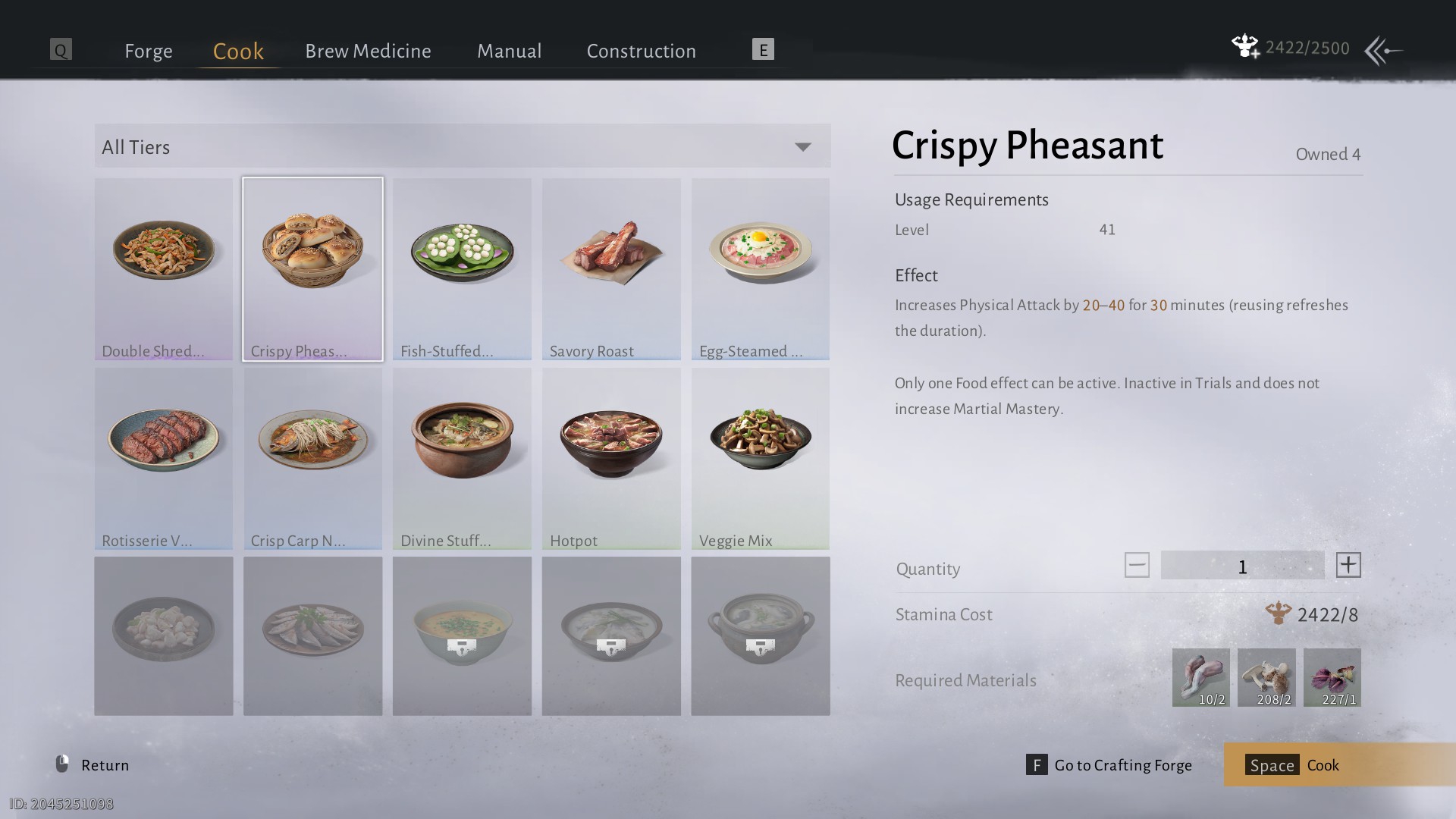Open the Divine Stuffed recipe tile
The height and width of the screenshot is (819, 1456).
click(x=462, y=458)
